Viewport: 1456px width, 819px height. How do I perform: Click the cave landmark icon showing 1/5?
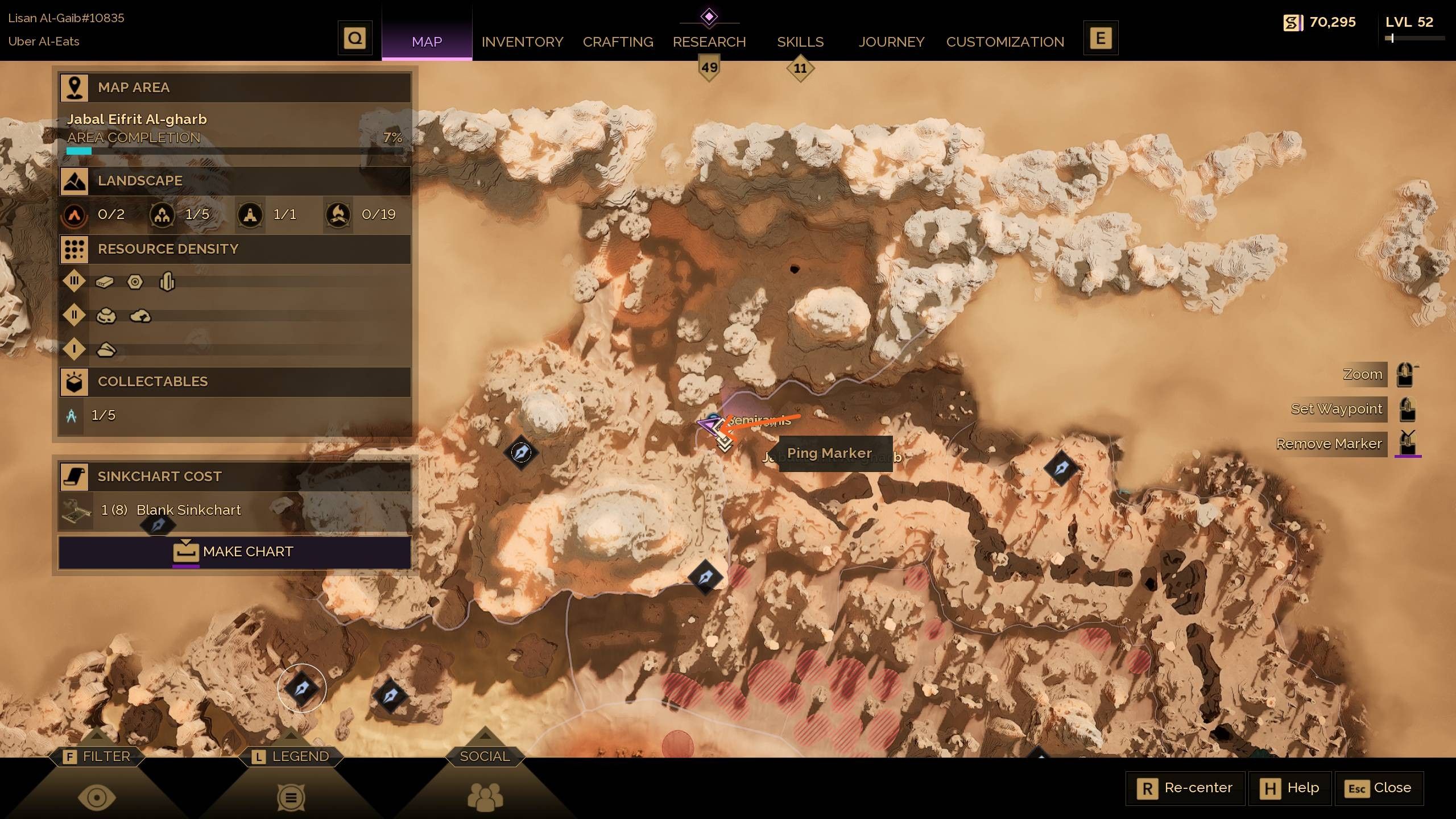(x=162, y=215)
